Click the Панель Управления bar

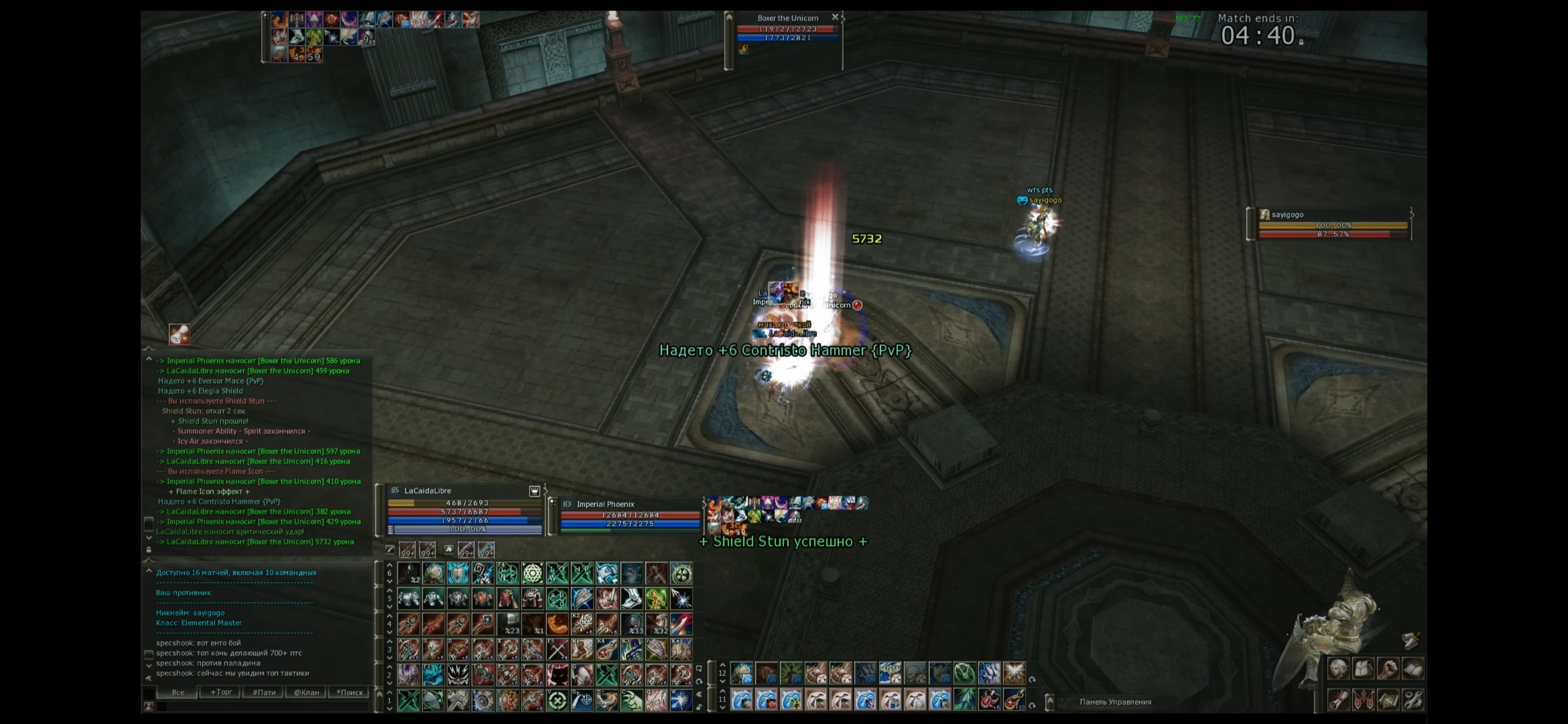pyautogui.click(x=1116, y=702)
